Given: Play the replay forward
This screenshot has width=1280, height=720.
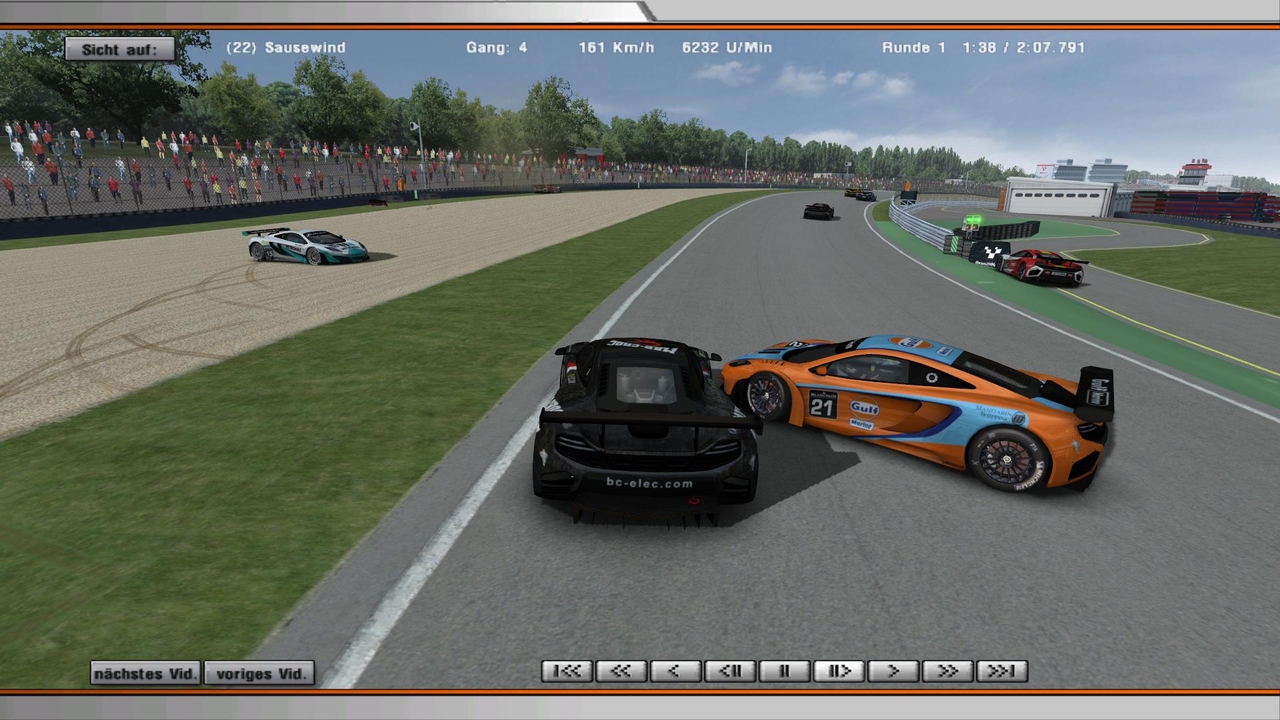Looking at the screenshot, I should (893, 671).
